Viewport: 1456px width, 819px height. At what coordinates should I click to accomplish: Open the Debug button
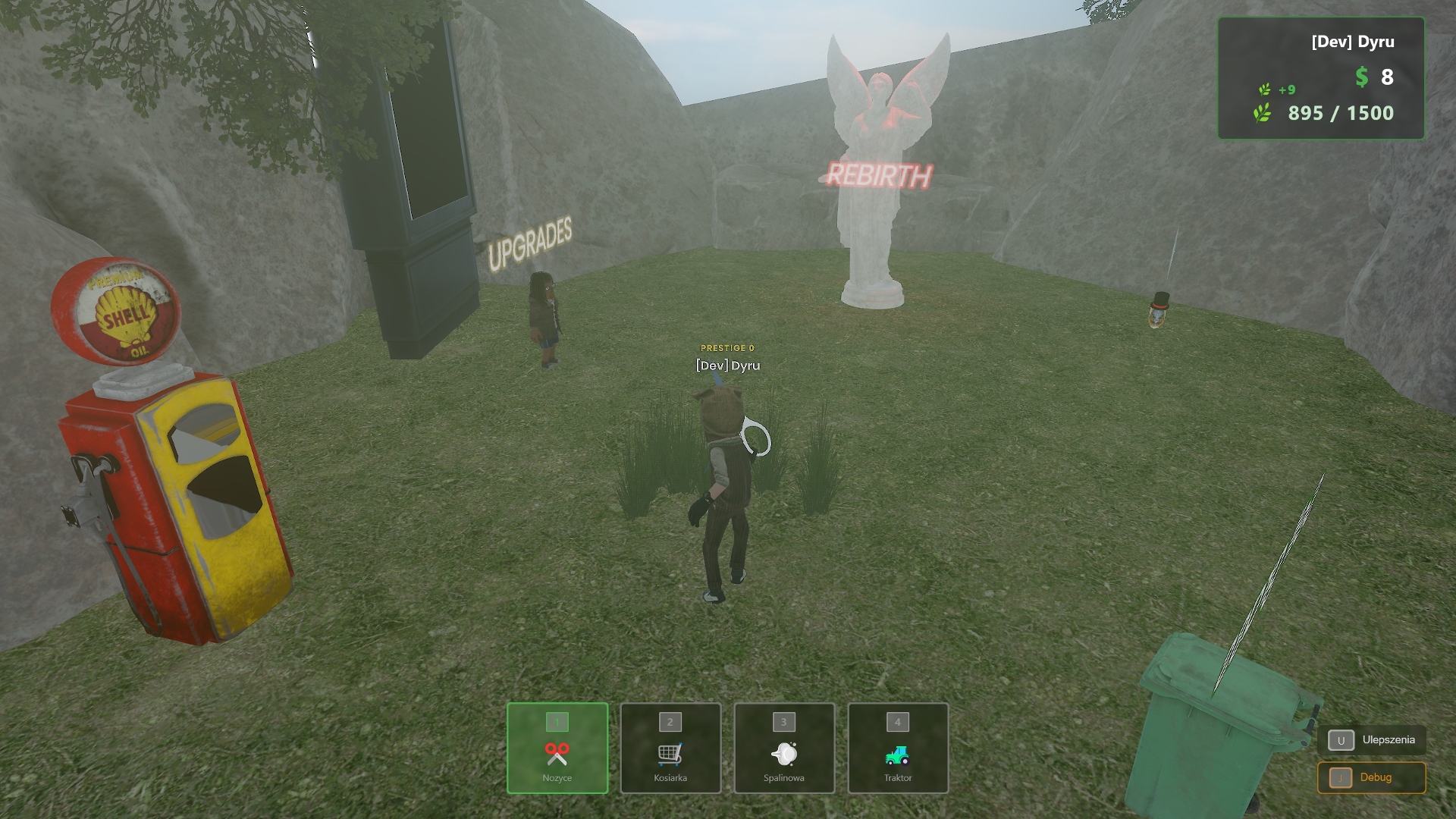1372,778
